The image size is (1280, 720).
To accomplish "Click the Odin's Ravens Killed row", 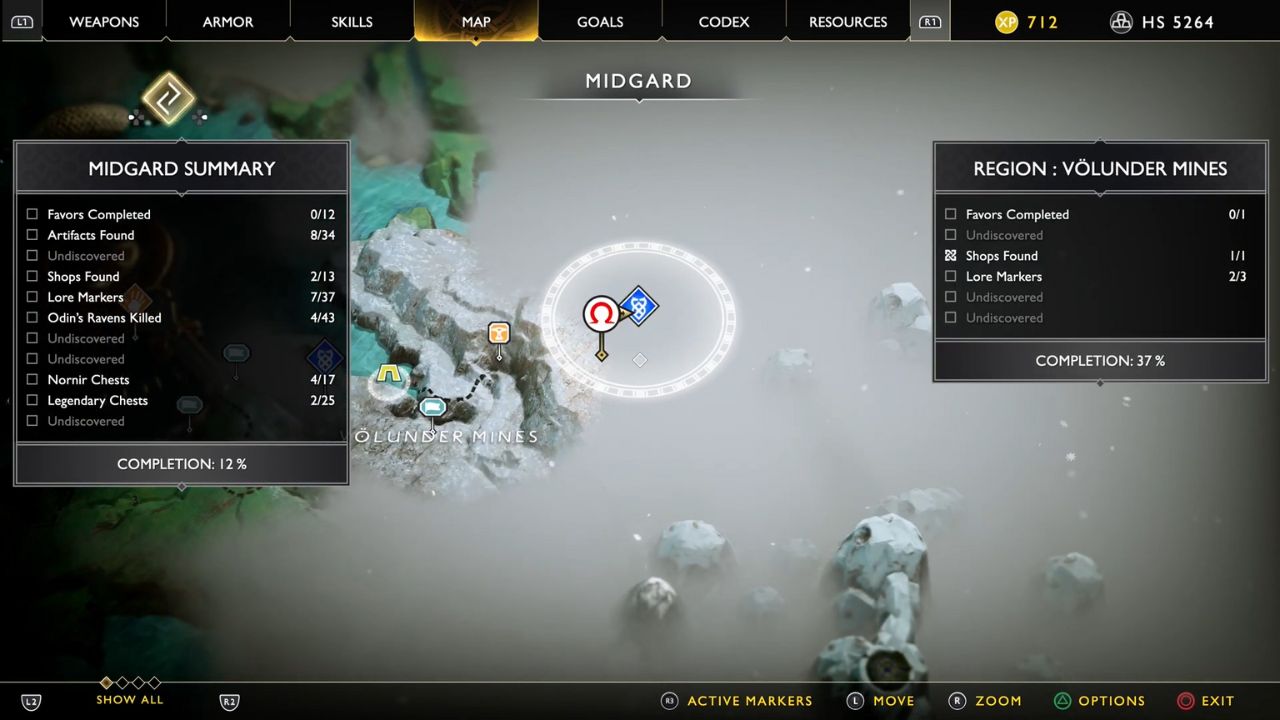I will point(104,318).
